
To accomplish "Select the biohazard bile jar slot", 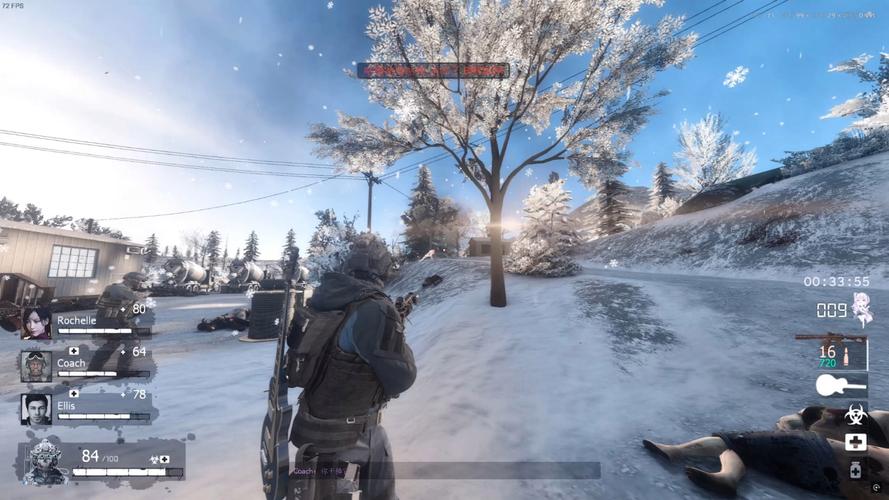I will [855, 415].
